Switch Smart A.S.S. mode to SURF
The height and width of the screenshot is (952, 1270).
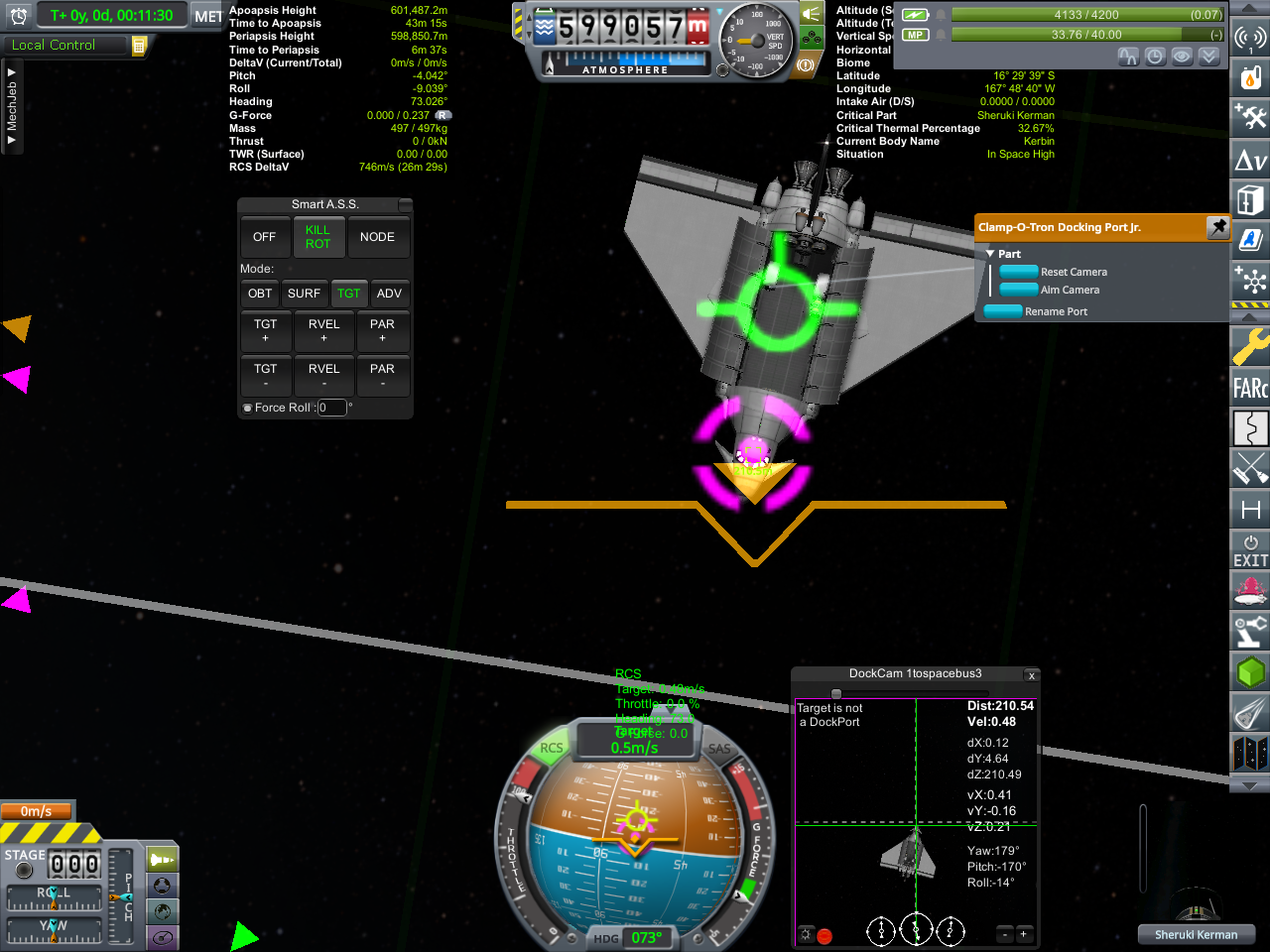pos(304,294)
